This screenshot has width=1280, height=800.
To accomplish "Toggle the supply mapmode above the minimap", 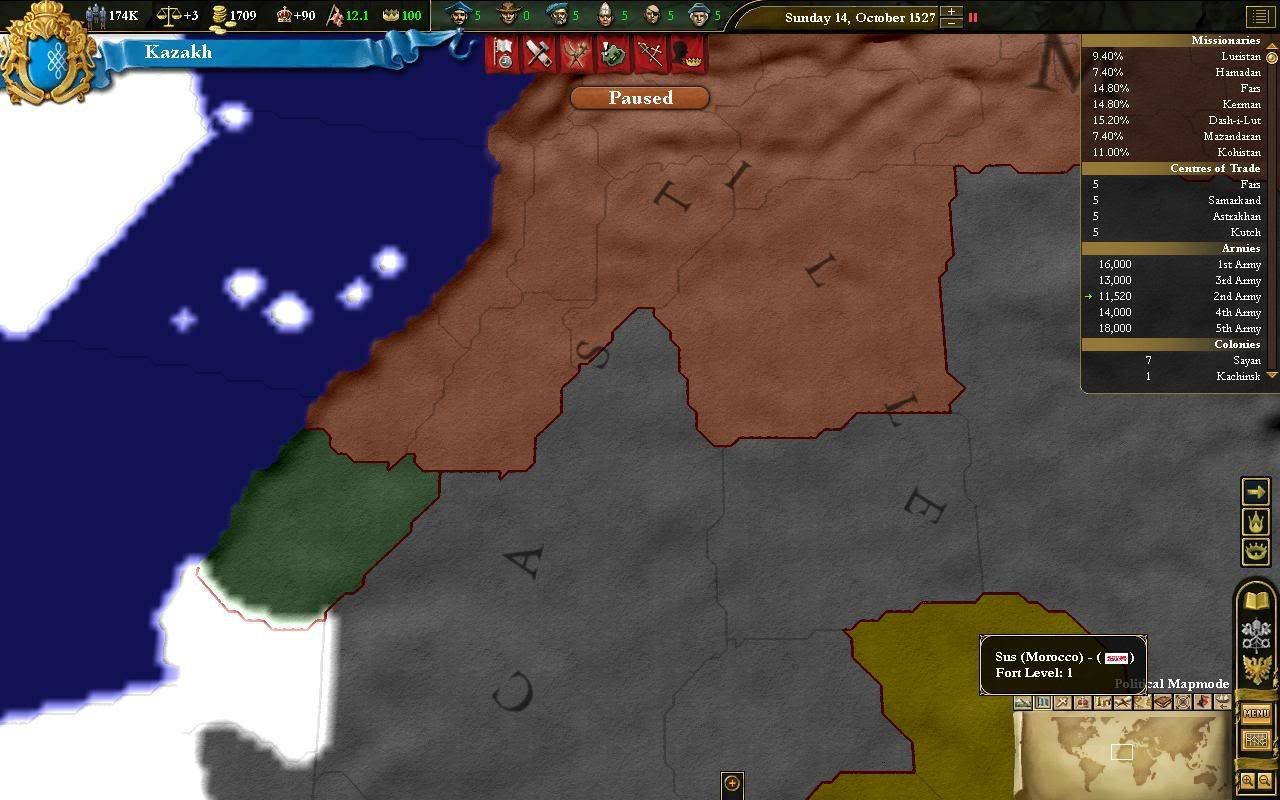I will (x=1163, y=703).
